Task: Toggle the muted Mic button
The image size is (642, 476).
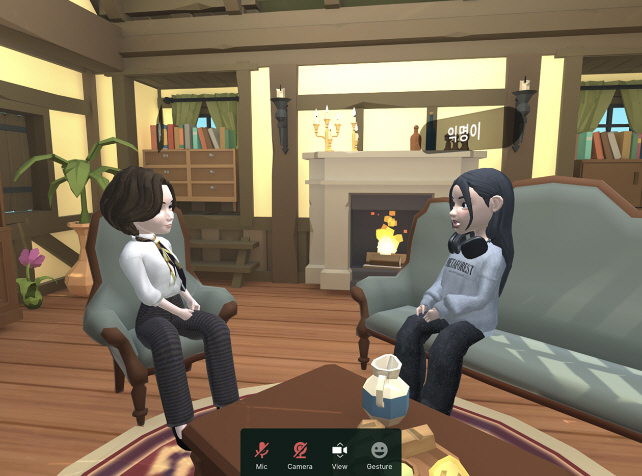Action: (x=262, y=452)
